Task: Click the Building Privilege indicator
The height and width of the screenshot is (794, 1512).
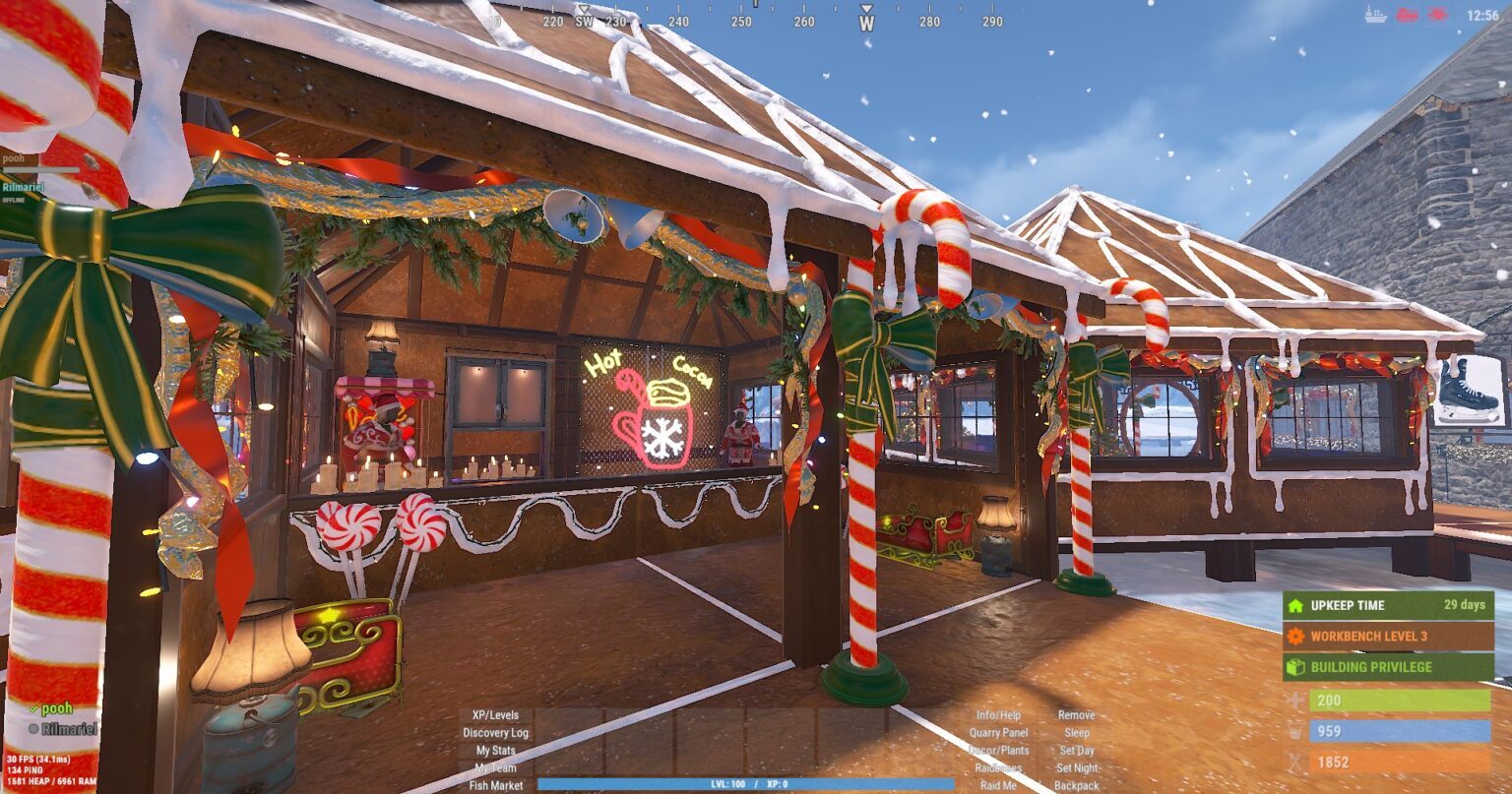Action: click(1387, 667)
